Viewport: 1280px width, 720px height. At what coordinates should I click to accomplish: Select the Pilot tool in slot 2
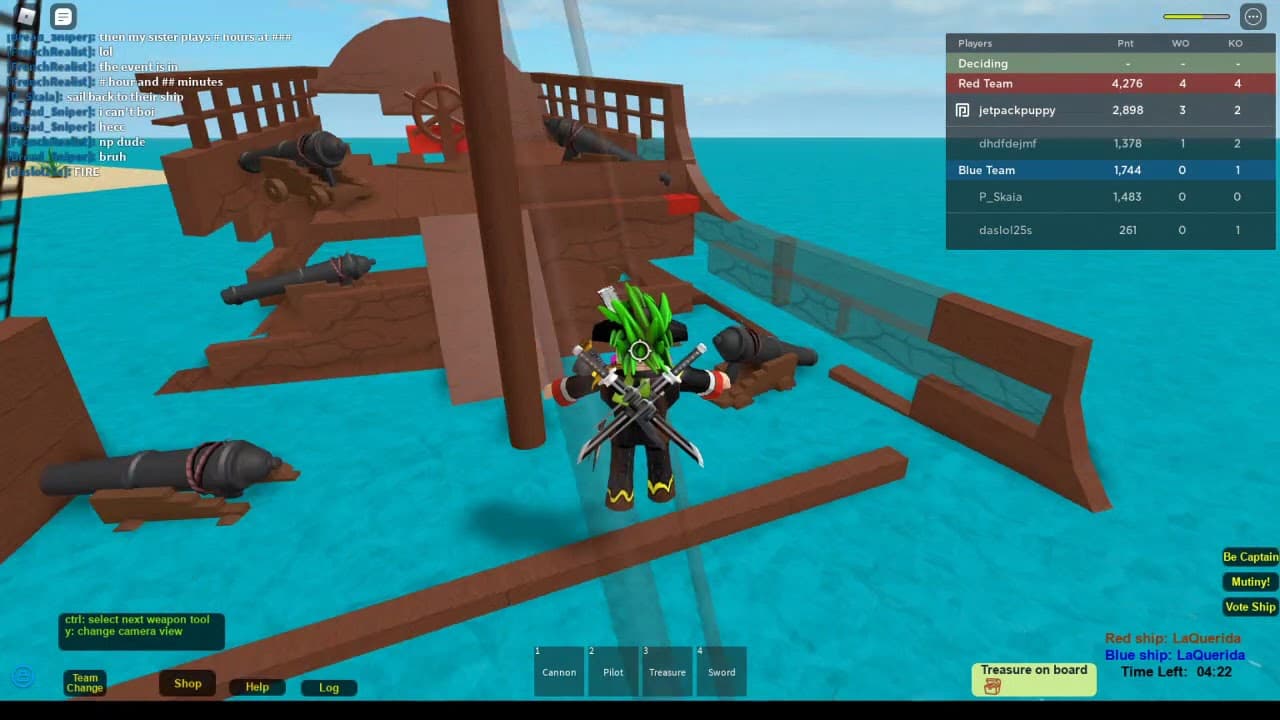pos(613,671)
